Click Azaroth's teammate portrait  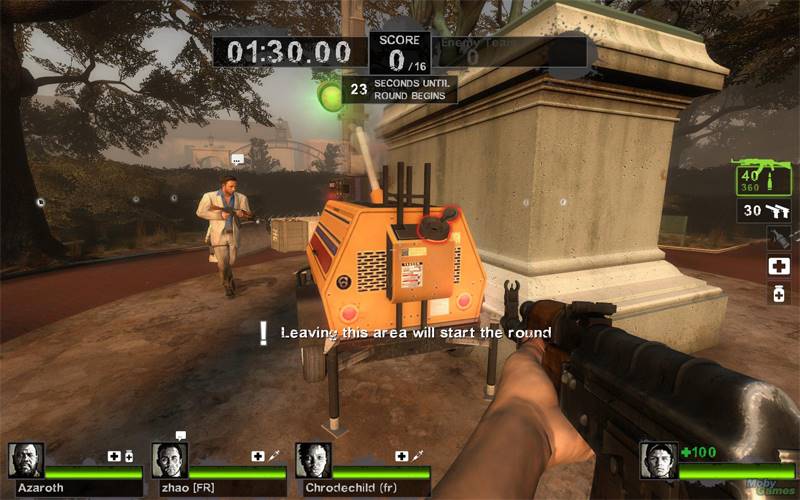coord(26,460)
